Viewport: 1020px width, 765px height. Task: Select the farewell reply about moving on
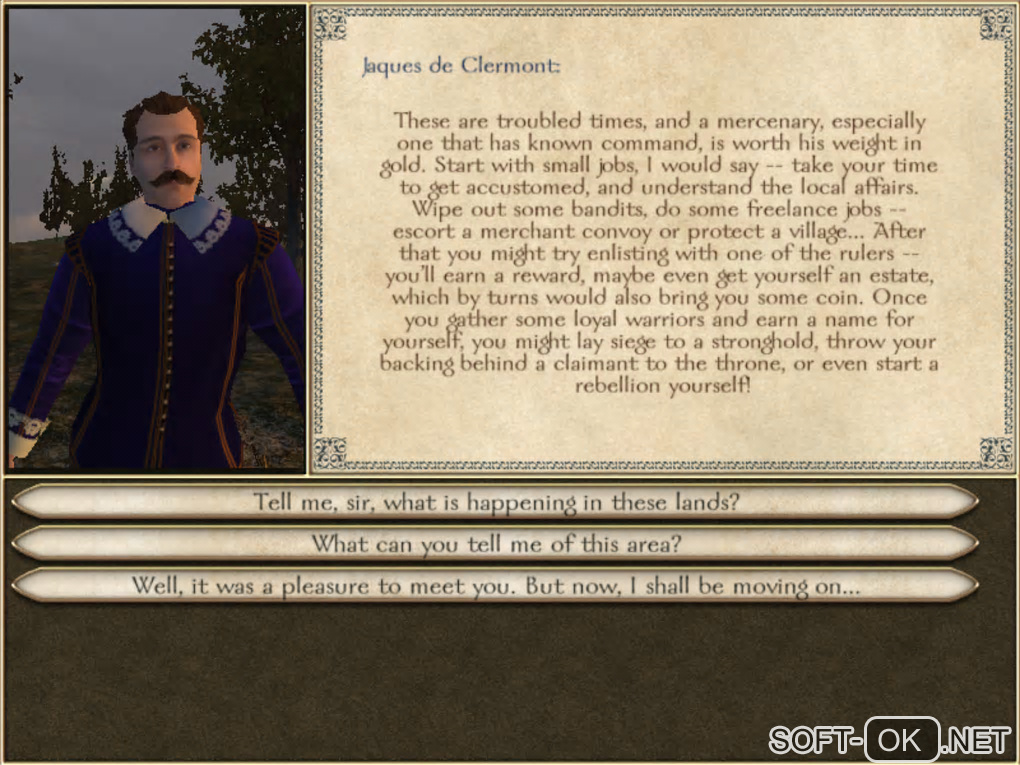(x=496, y=586)
